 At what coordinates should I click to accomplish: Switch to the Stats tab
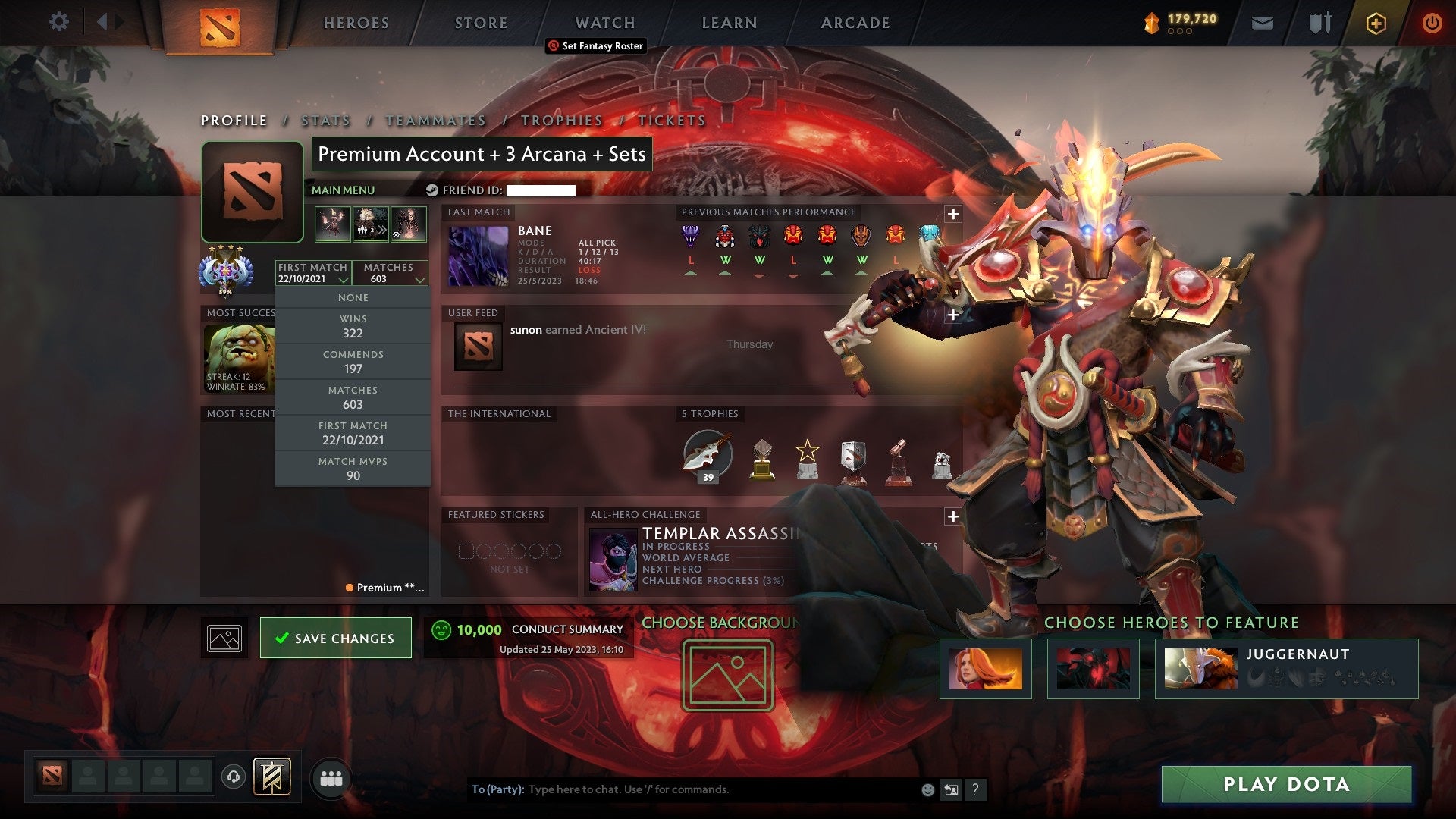pos(325,121)
